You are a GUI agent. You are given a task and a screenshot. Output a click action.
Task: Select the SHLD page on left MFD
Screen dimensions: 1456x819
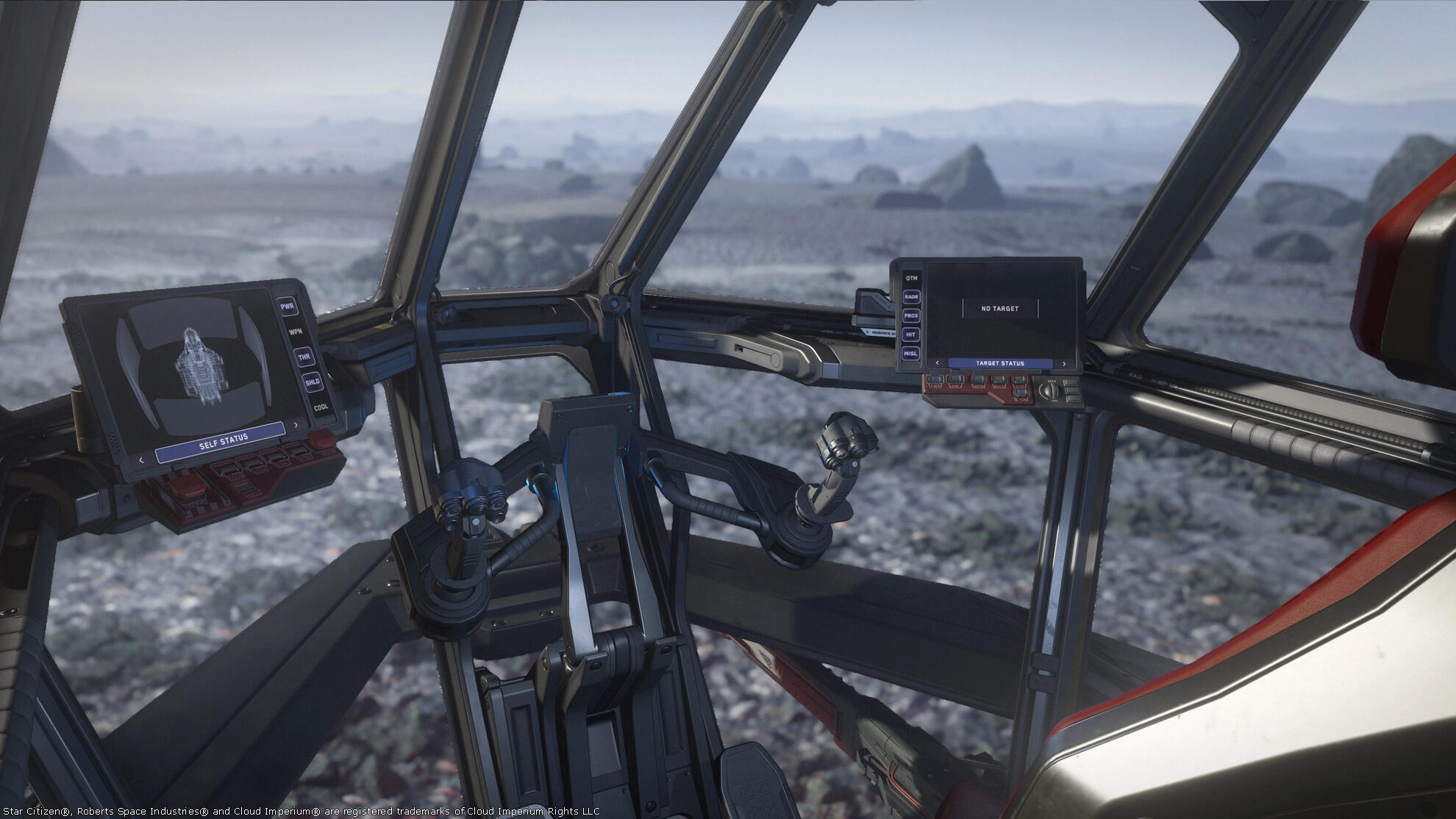(313, 382)
